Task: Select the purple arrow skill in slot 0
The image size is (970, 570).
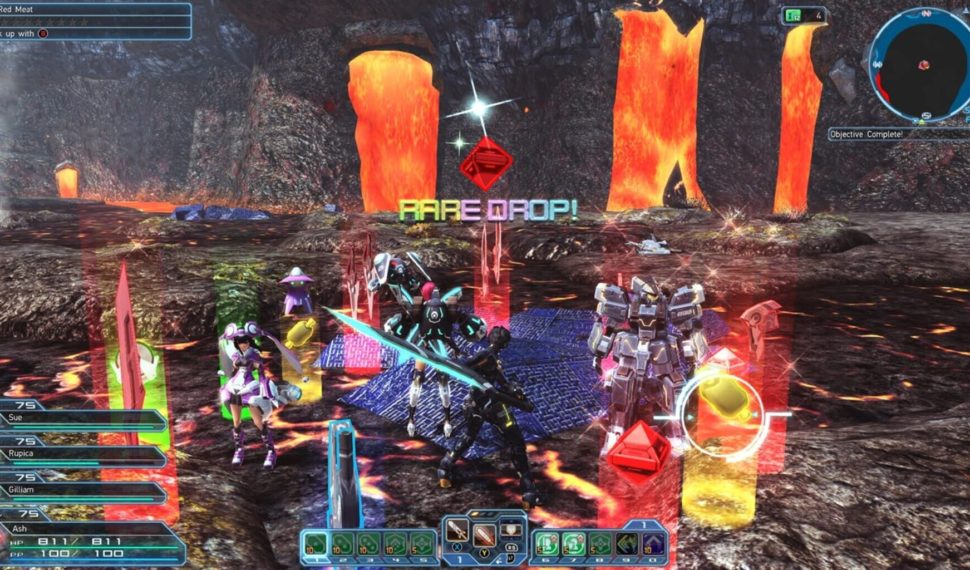Action: pos(652,543)
